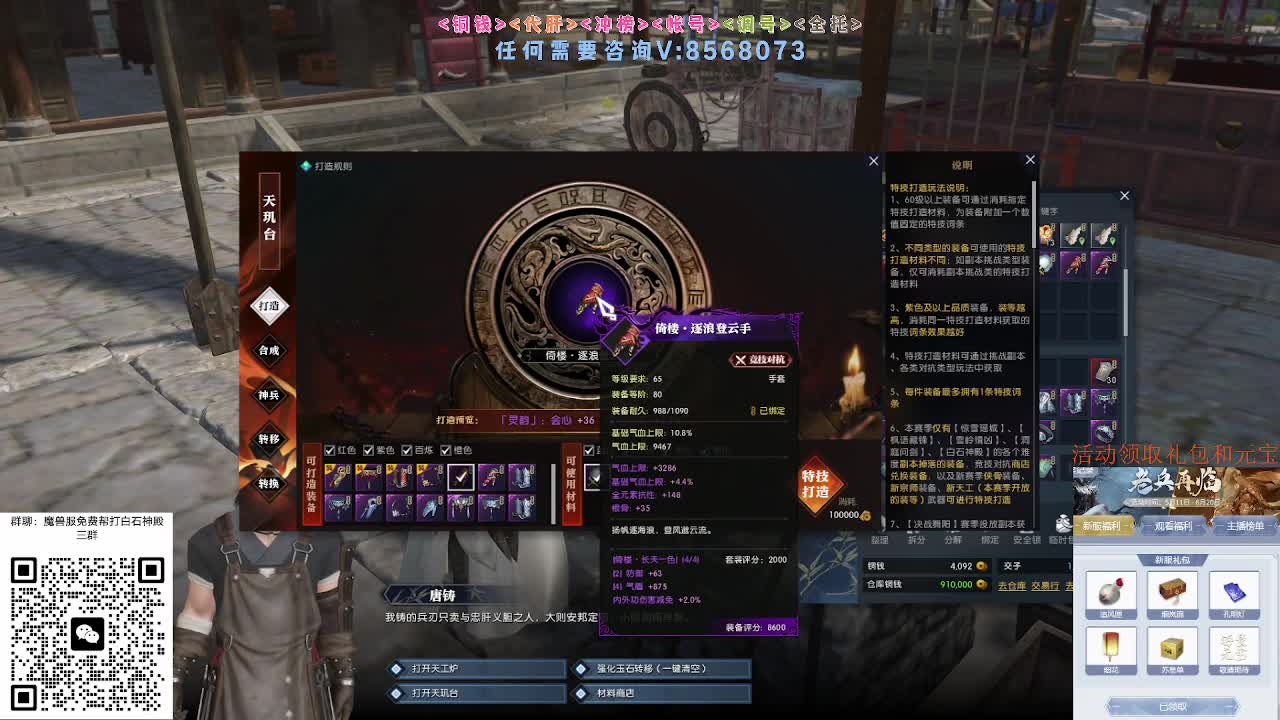Image resolution: width=1280 pixels, height=720 pixels.
Task: Open the 去仓库 warehouse link
Action: 1012,585
